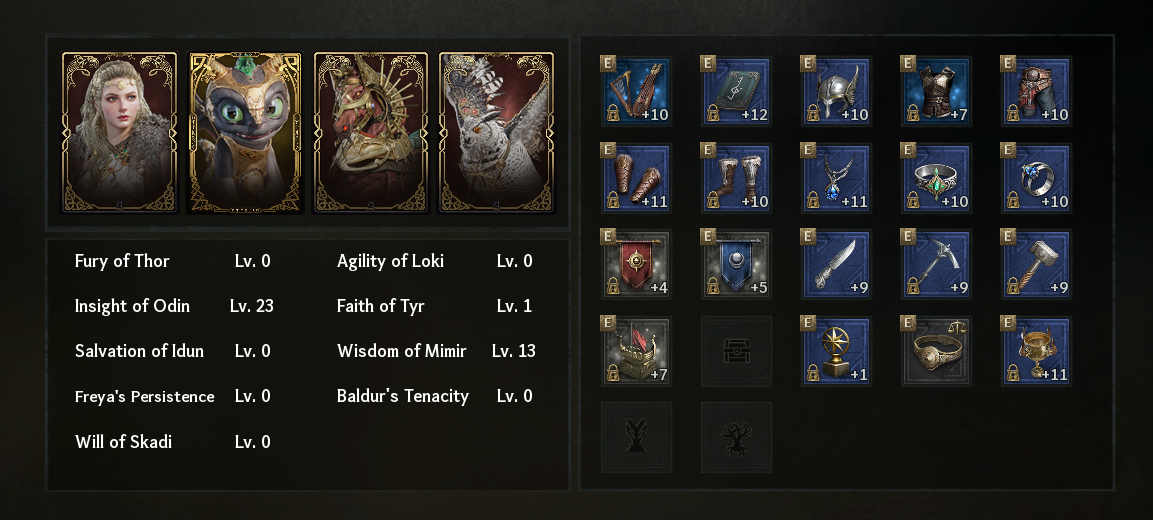The image size is (1153, 520).
Task: Select the blonde woman portrait card
Action: [x=120, y=132]
